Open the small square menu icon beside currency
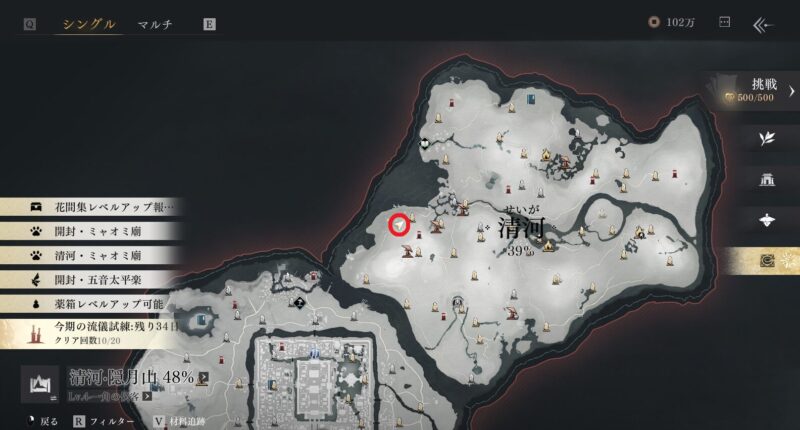The image size is (800, 430). [724, 23]
